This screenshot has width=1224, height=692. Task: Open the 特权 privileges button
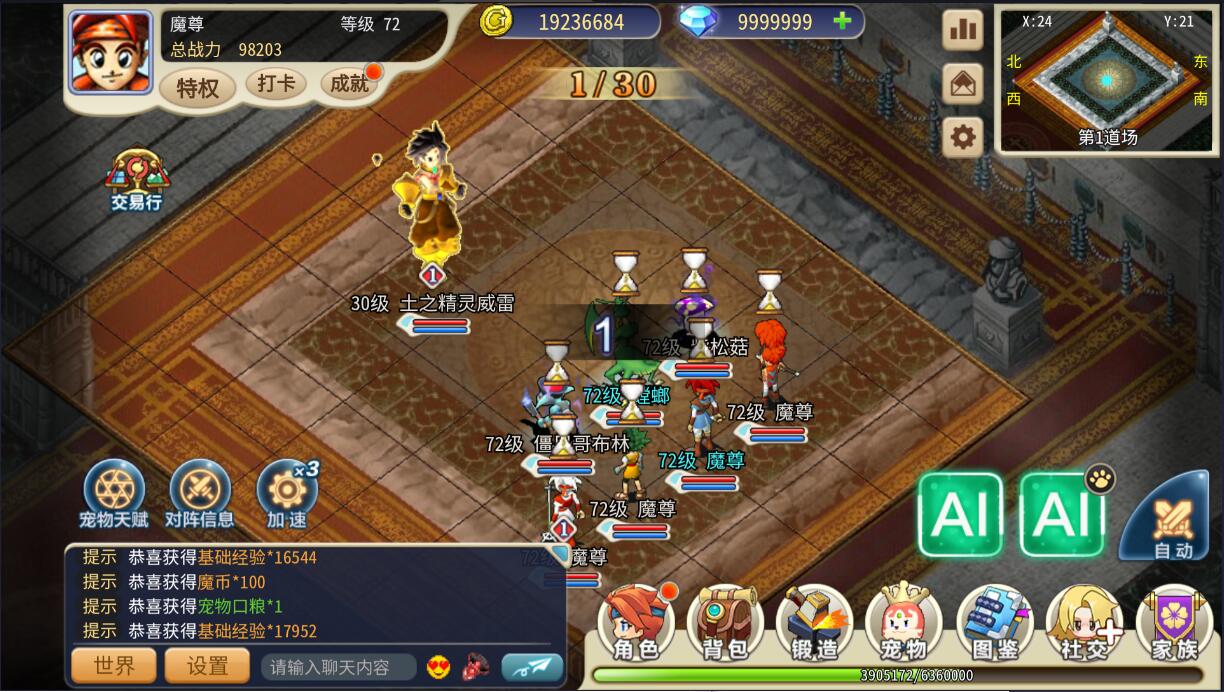click(197, 88)
